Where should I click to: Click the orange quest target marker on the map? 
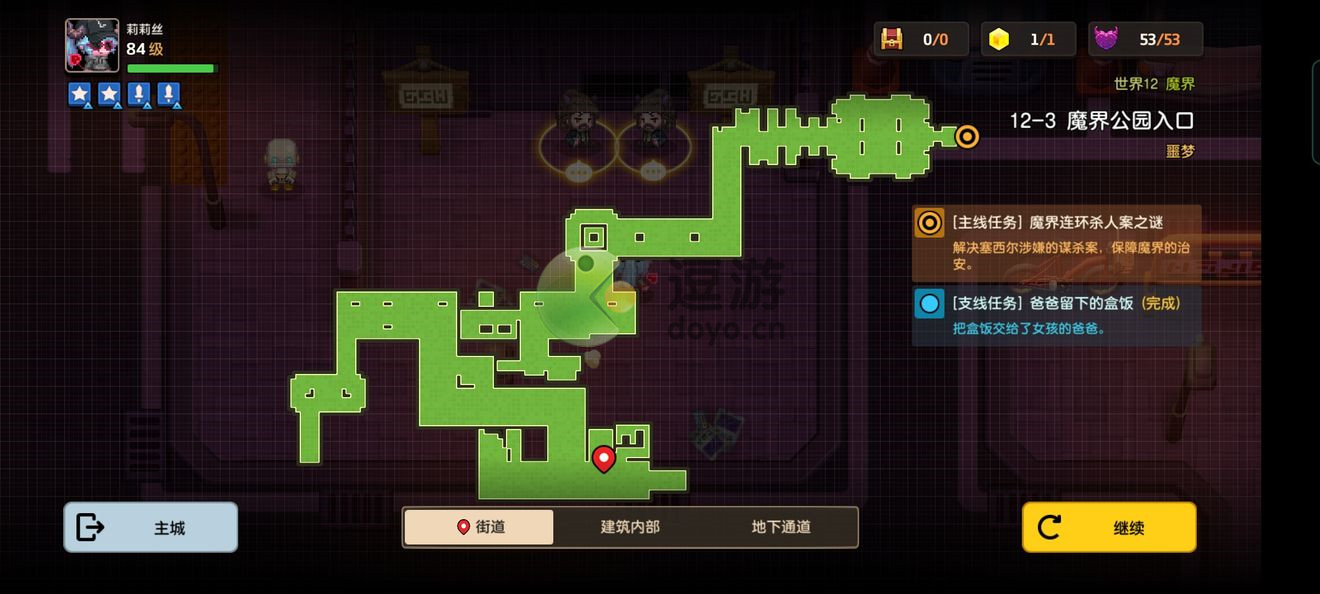[967, 137]
